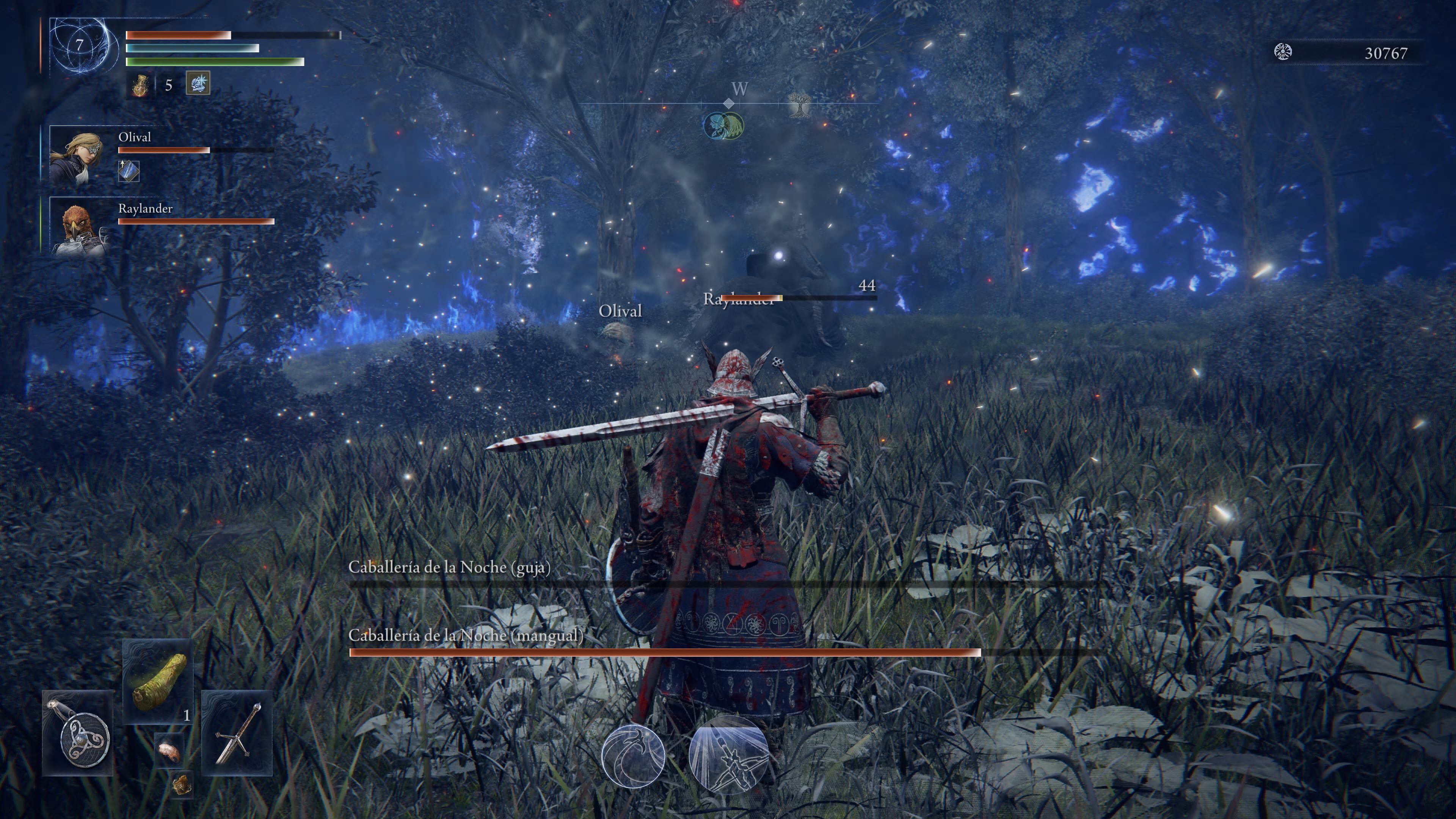The height and width of the screenshot is (819, 1456).
Task: Click the tree marker on the compass
Action: pyautogui.click(x=799, y=105)
